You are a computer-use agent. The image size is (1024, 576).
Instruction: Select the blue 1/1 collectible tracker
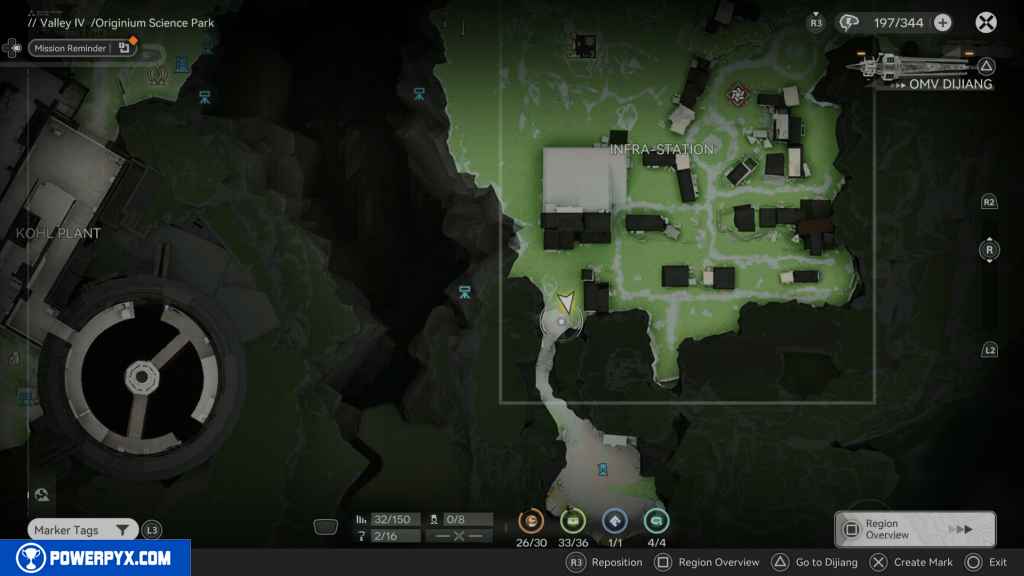pyautogui.click(x=614, y=521)
